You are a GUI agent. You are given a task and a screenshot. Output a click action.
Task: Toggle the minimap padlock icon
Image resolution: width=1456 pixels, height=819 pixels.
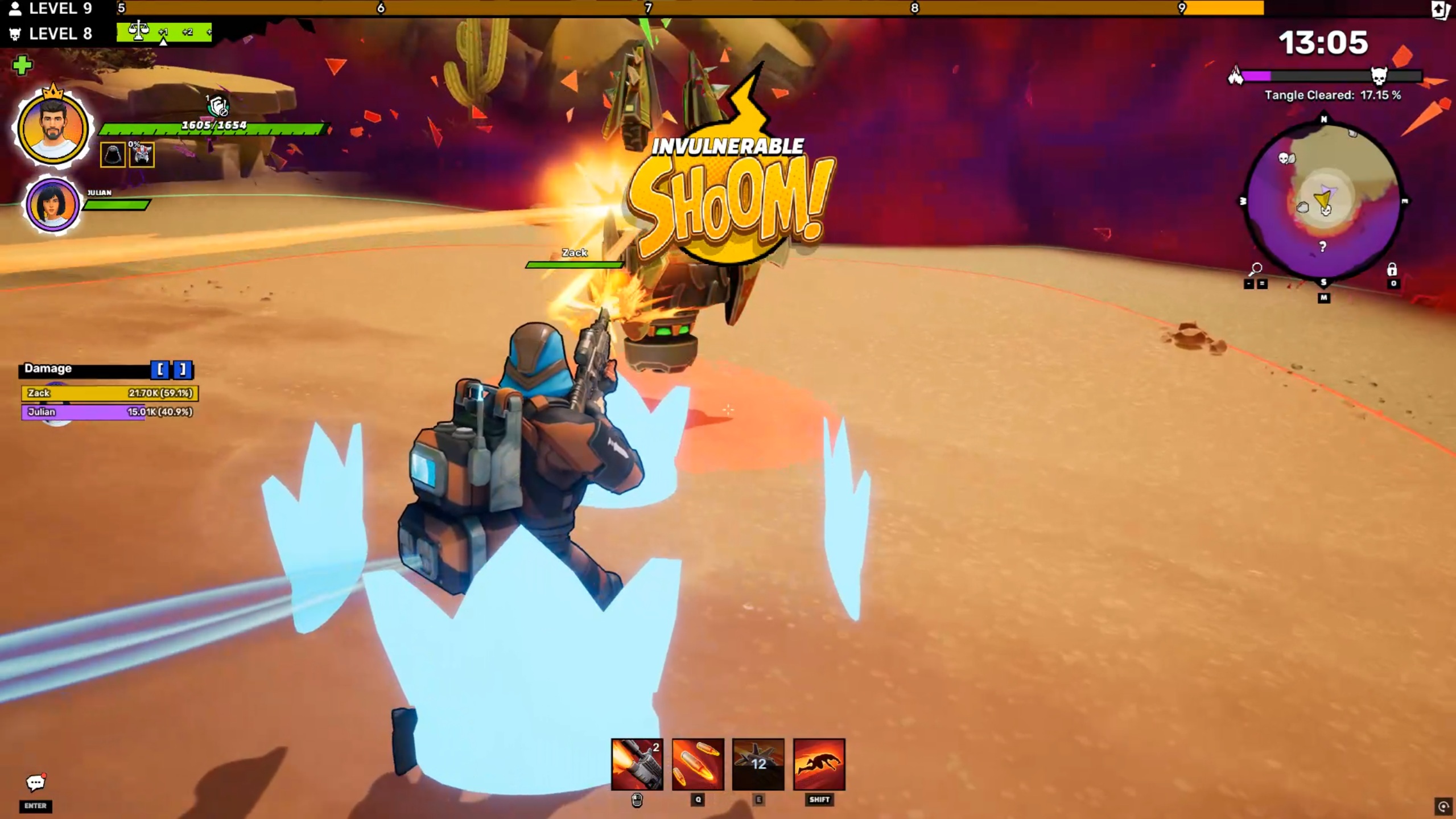(1392, 269)
